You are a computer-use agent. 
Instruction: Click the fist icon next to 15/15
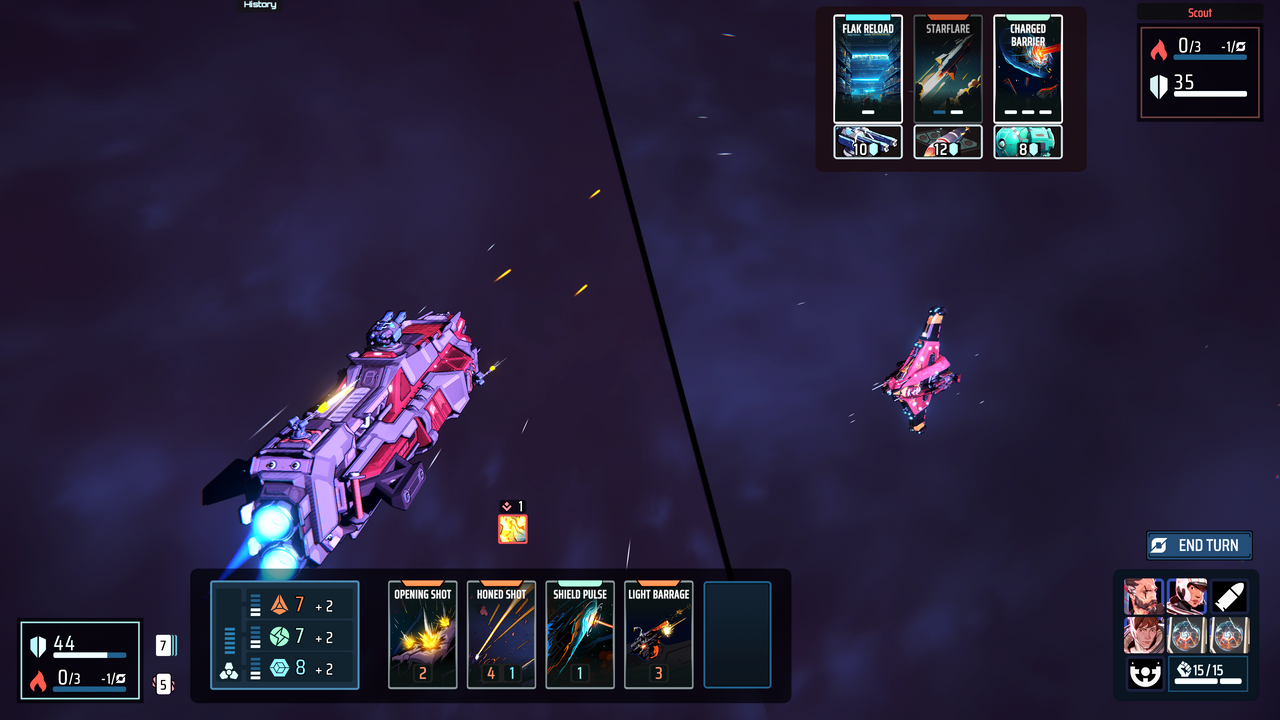(1184, 668)
